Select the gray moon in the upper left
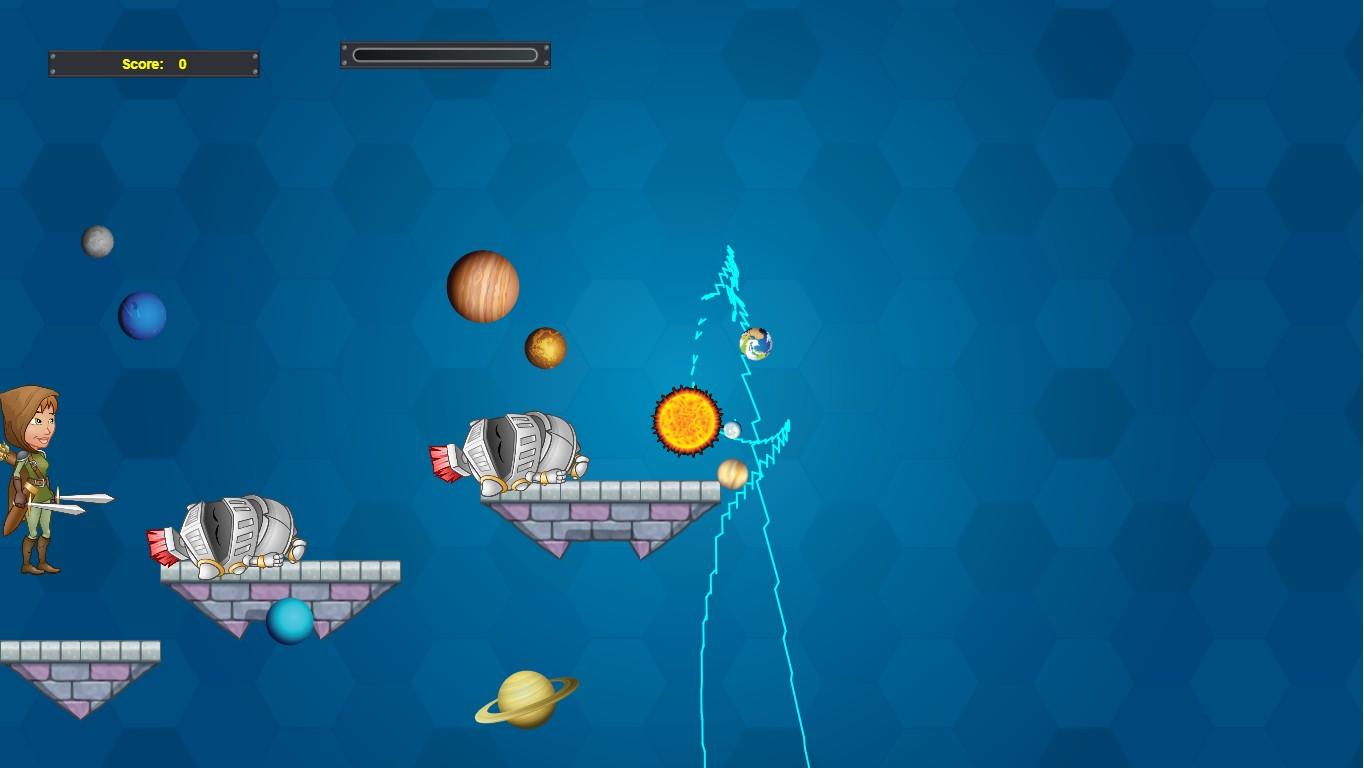The image size is (1364, 768). pos(97,240)
